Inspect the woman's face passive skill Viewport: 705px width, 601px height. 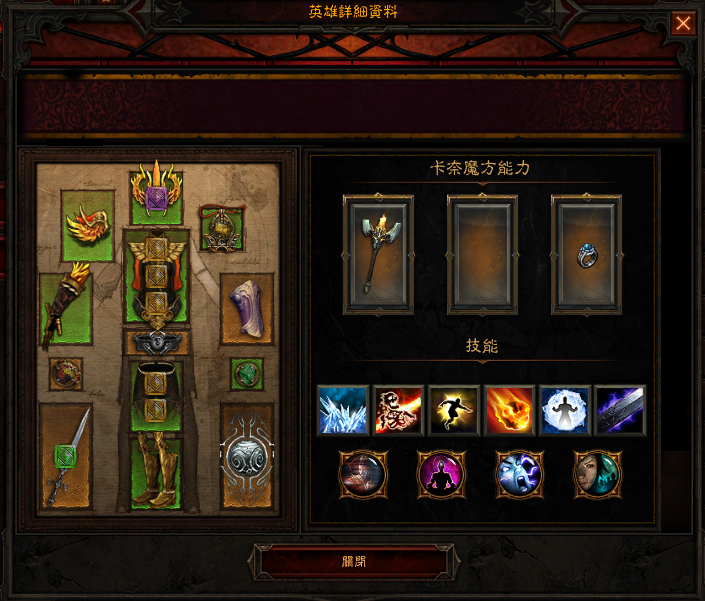(597, 473)
